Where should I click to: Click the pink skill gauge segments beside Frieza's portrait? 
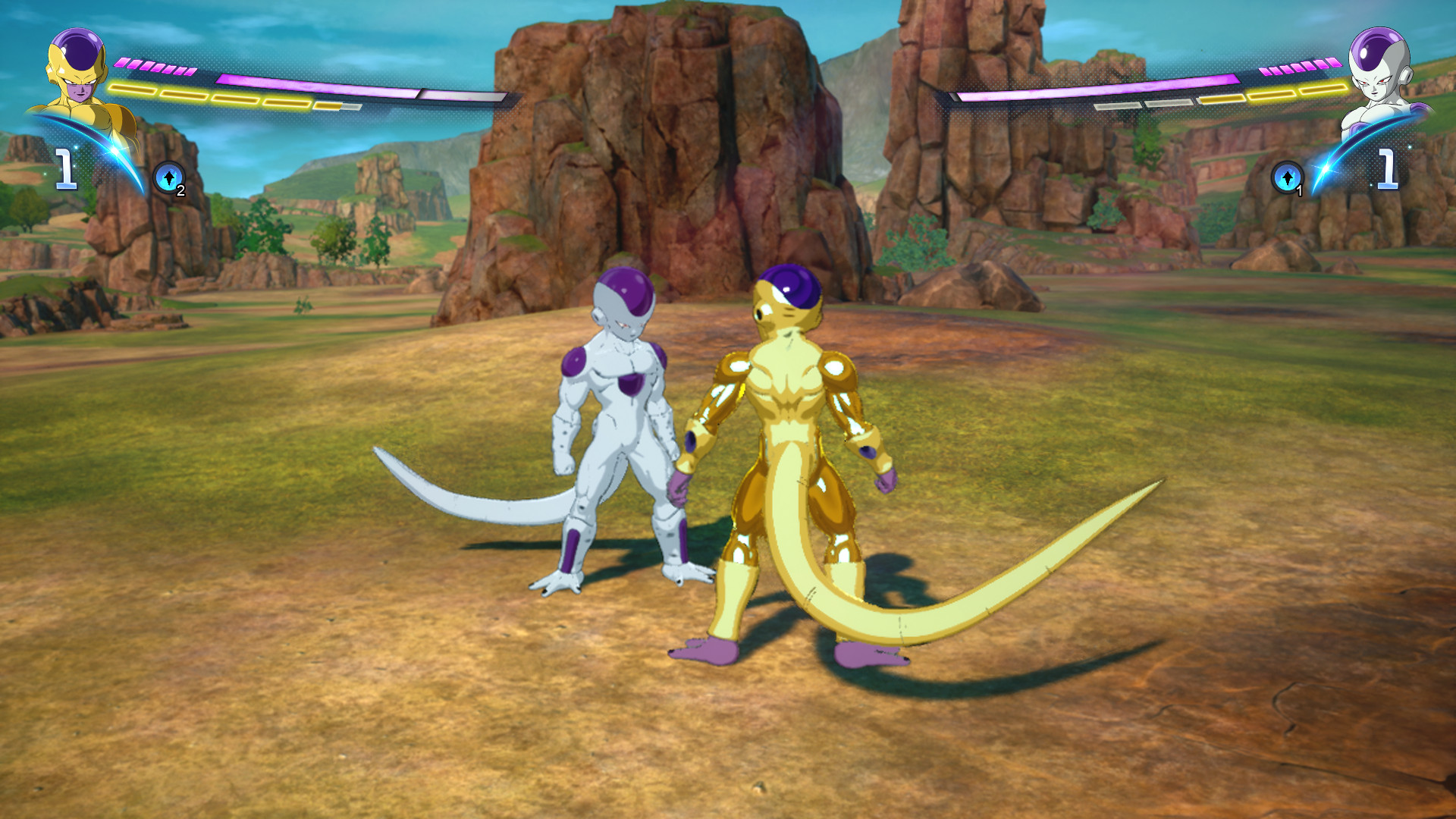pyautogui.click(x=1300, y=67)
